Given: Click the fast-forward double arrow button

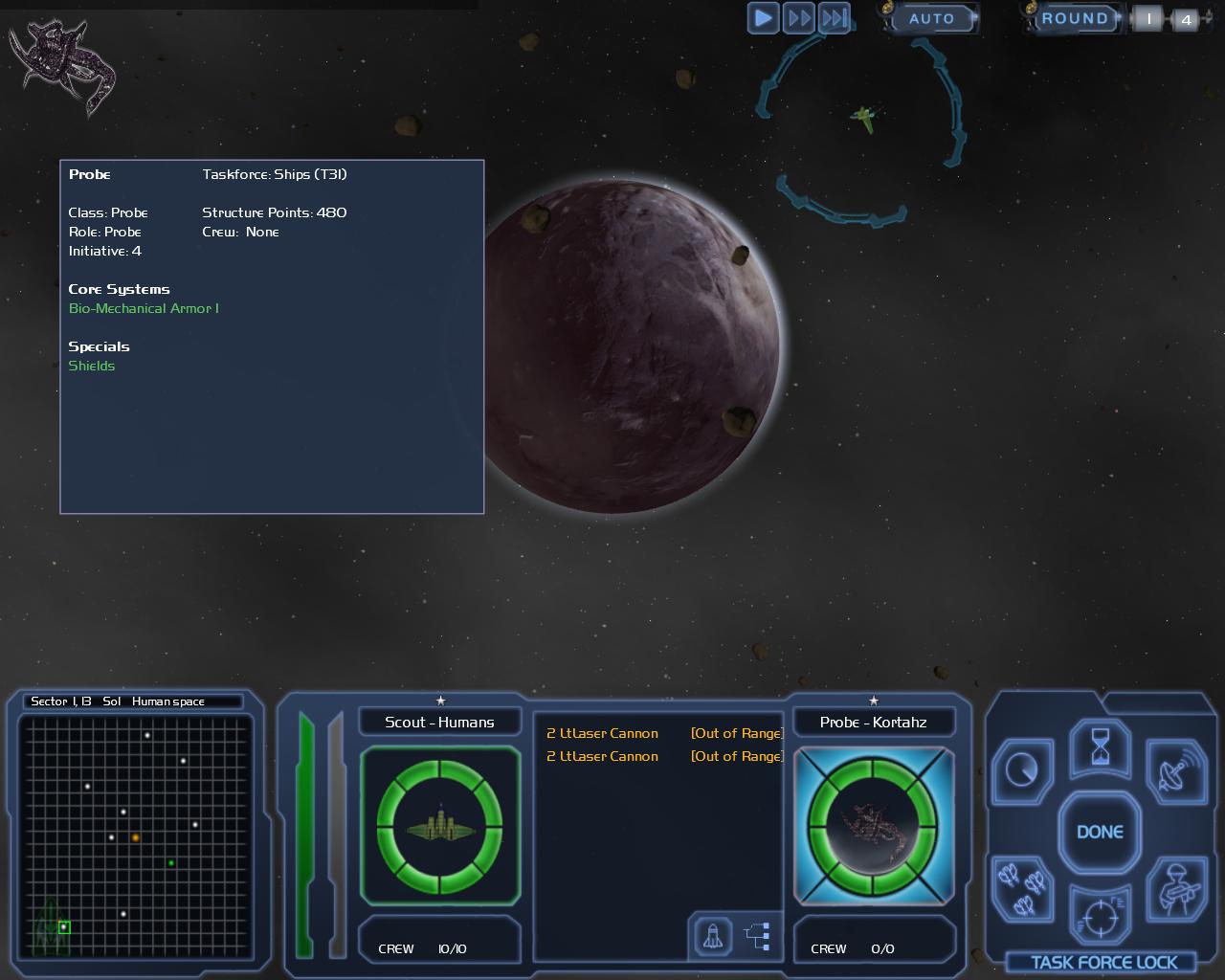Looking at the screenshot, I should (x=799, y=18).
